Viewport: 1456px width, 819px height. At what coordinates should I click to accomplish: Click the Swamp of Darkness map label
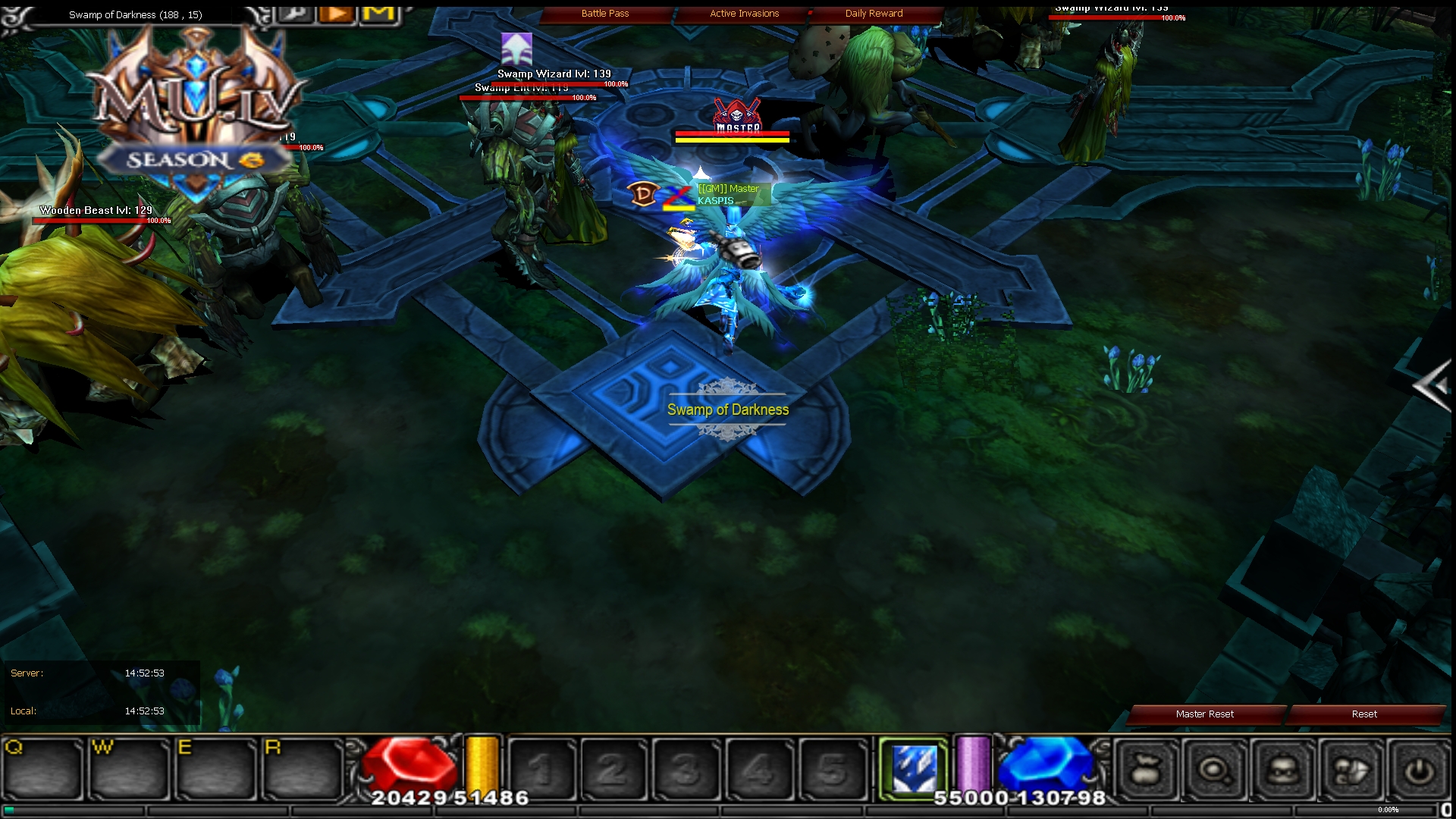(728, 409)
